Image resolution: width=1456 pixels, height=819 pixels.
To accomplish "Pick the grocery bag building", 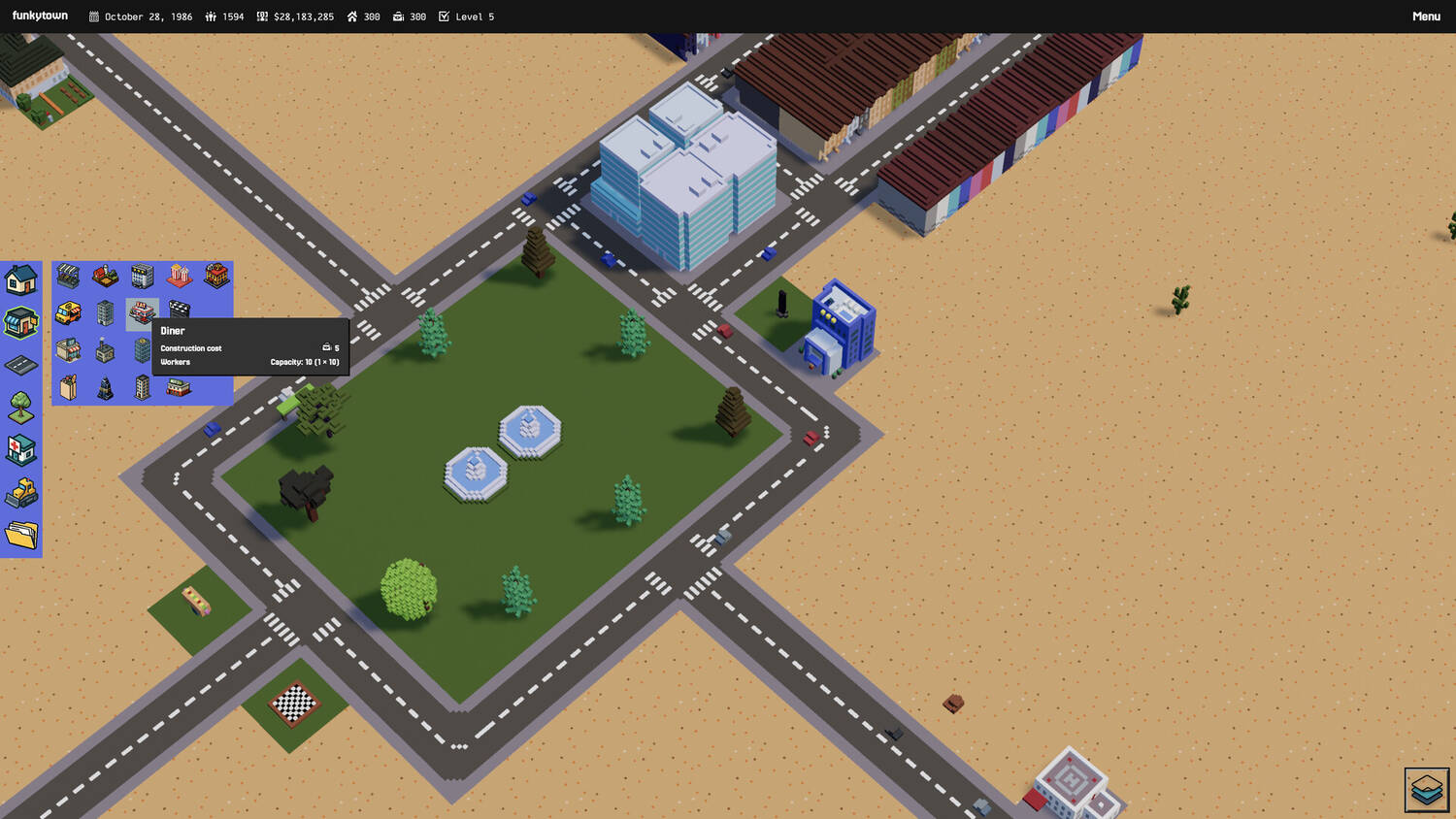I will coord(68,388).
